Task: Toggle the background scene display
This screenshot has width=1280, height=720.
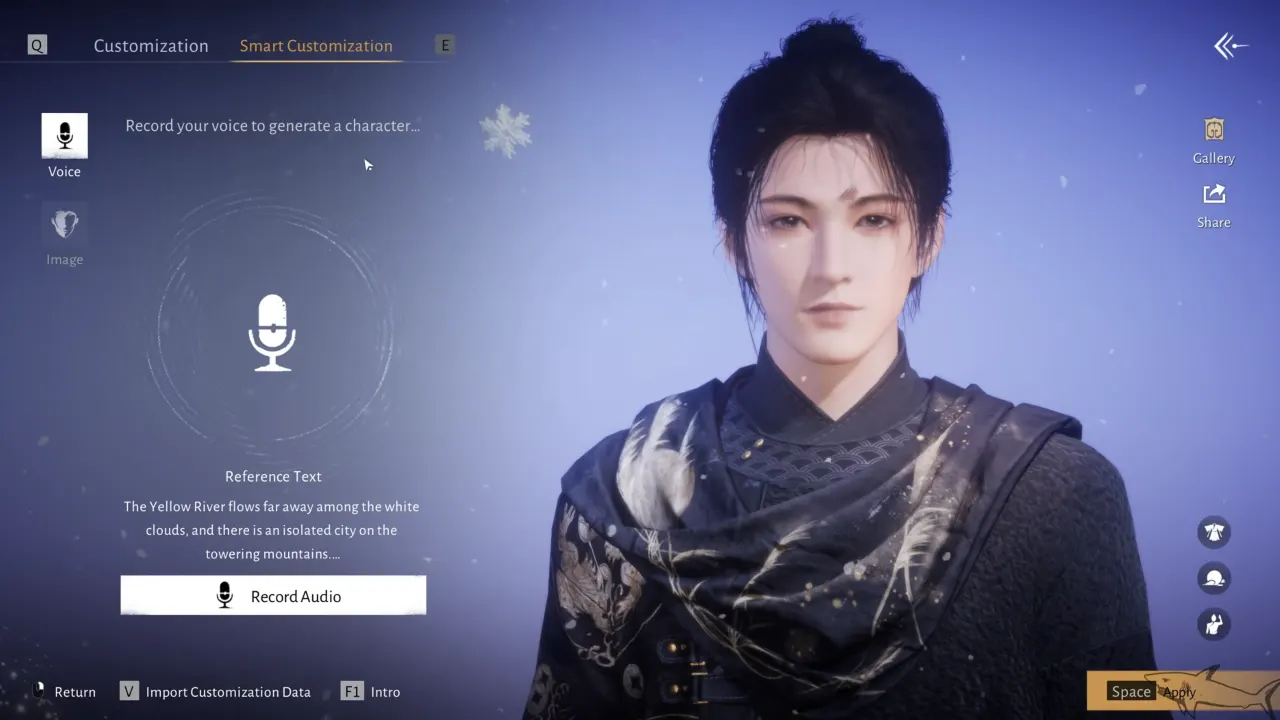Action: coord(1213,578)
